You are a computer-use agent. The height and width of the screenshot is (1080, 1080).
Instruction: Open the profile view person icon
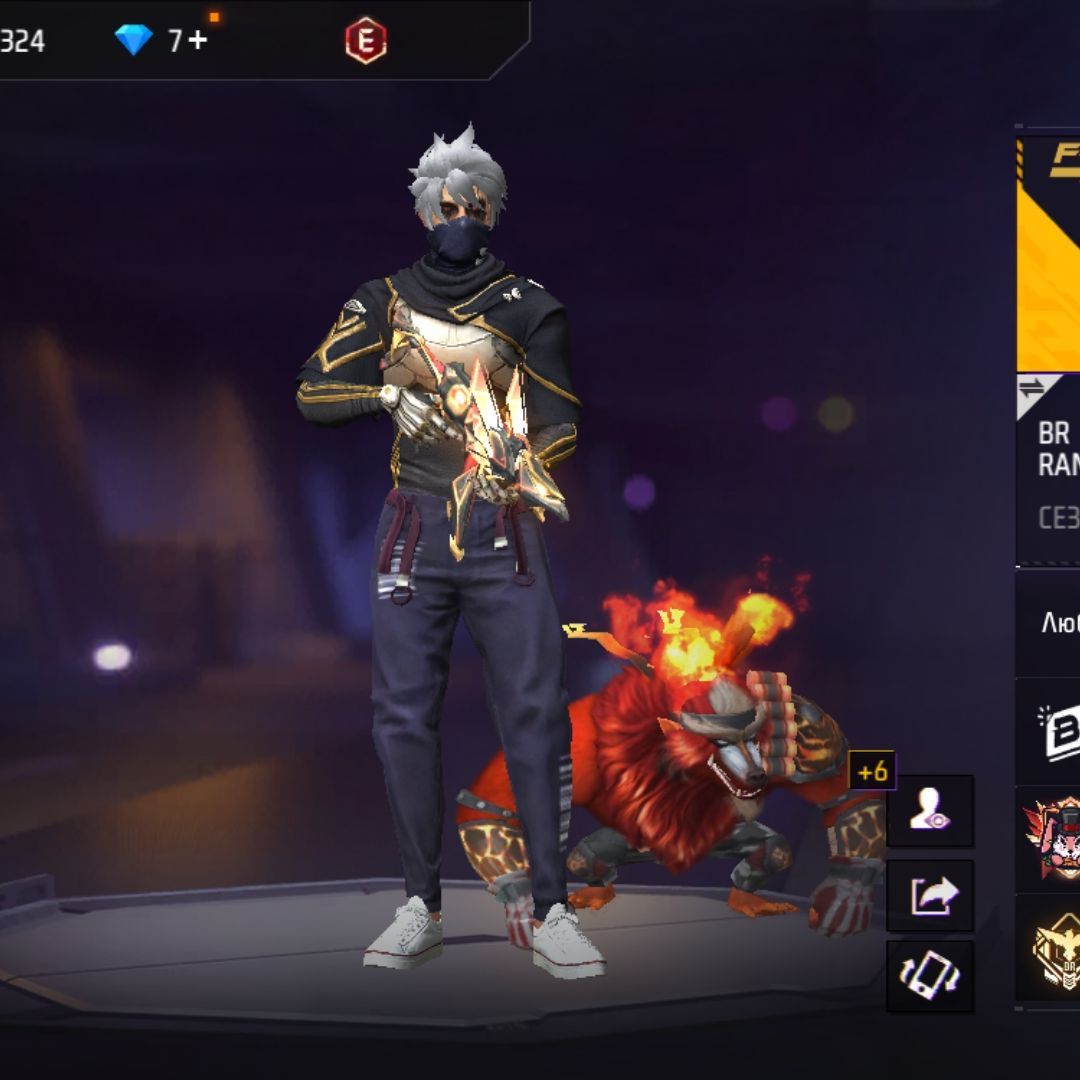(x=930, y=811)
